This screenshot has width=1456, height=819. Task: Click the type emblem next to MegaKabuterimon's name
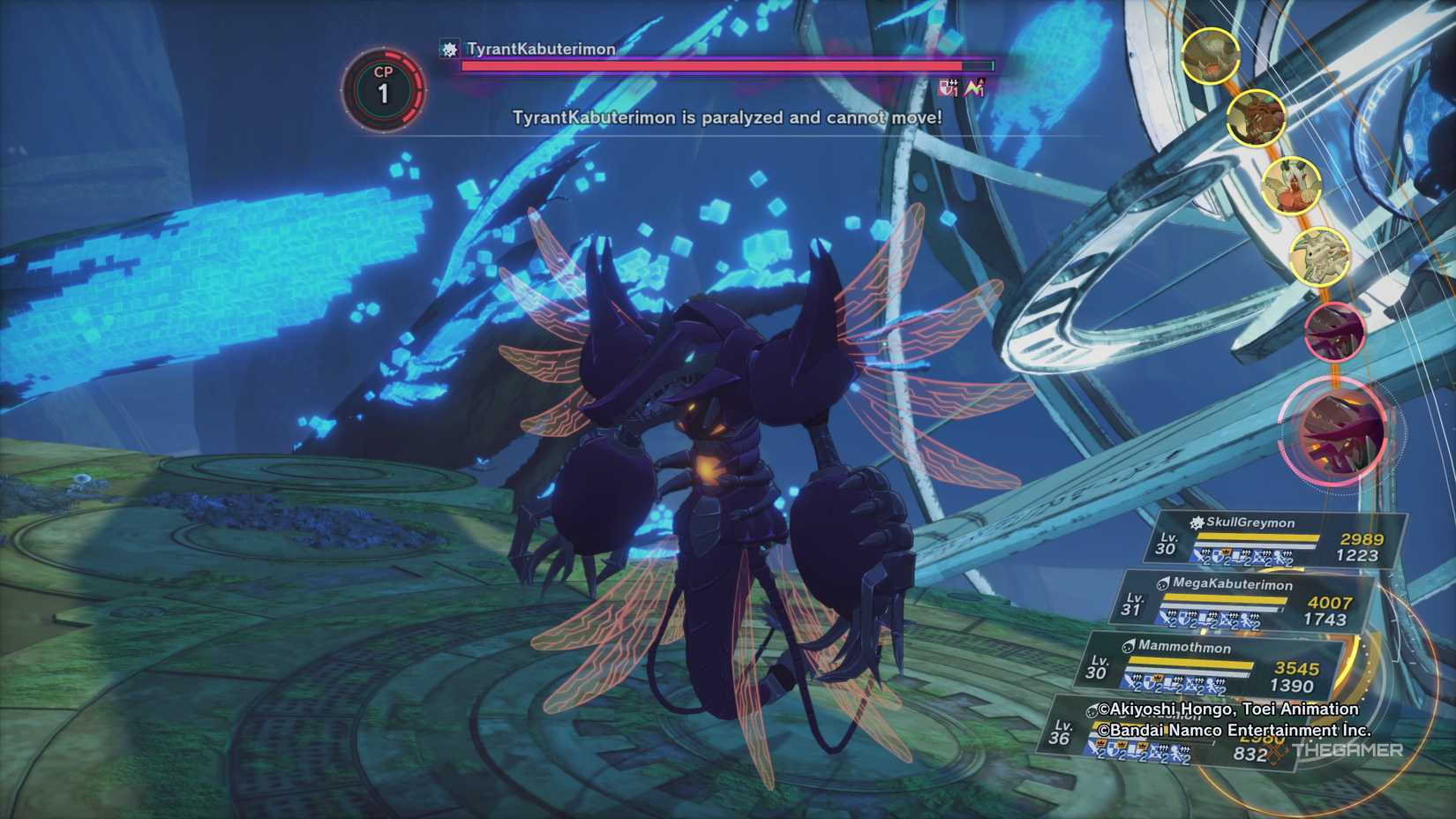pyautogui.click(x=1163, y=584)
